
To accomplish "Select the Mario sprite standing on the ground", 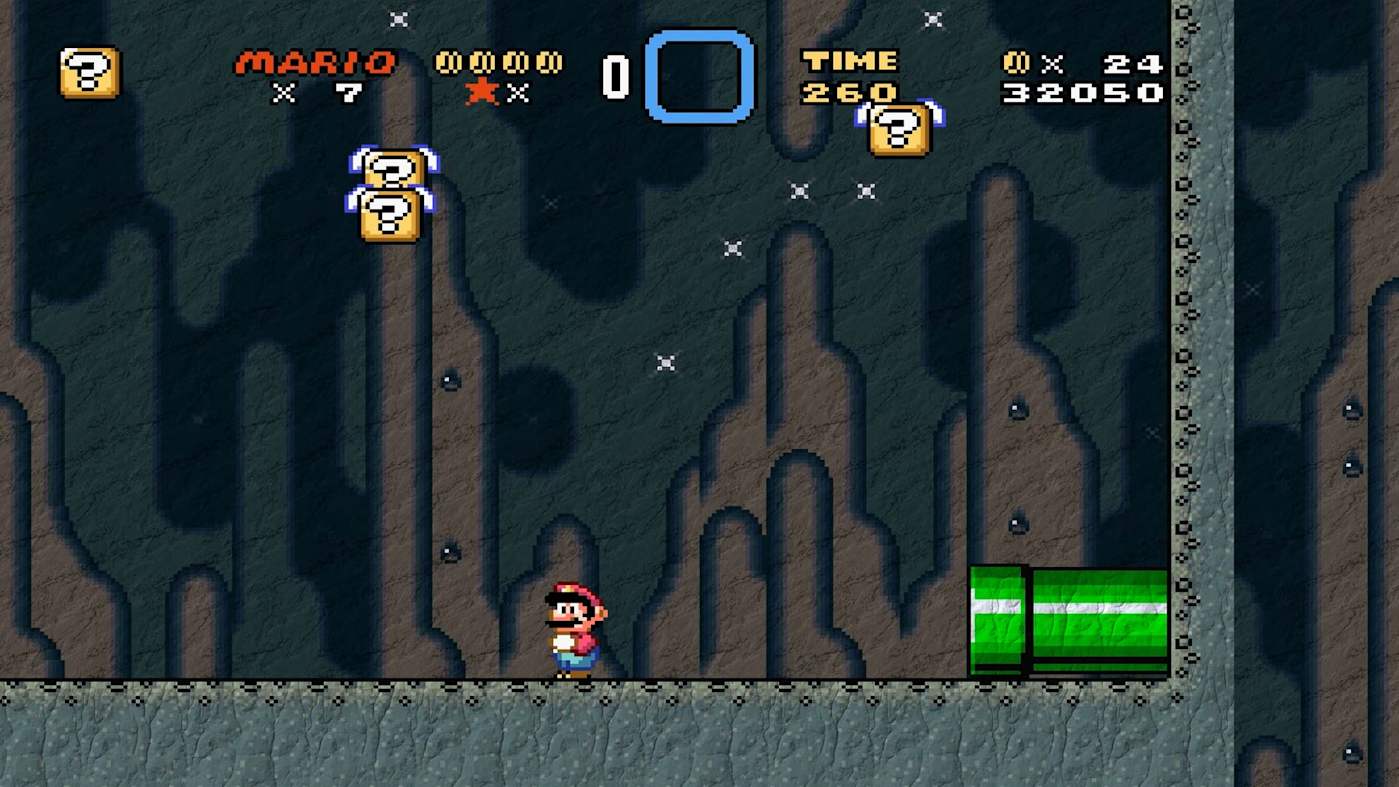I will [572, 628].
